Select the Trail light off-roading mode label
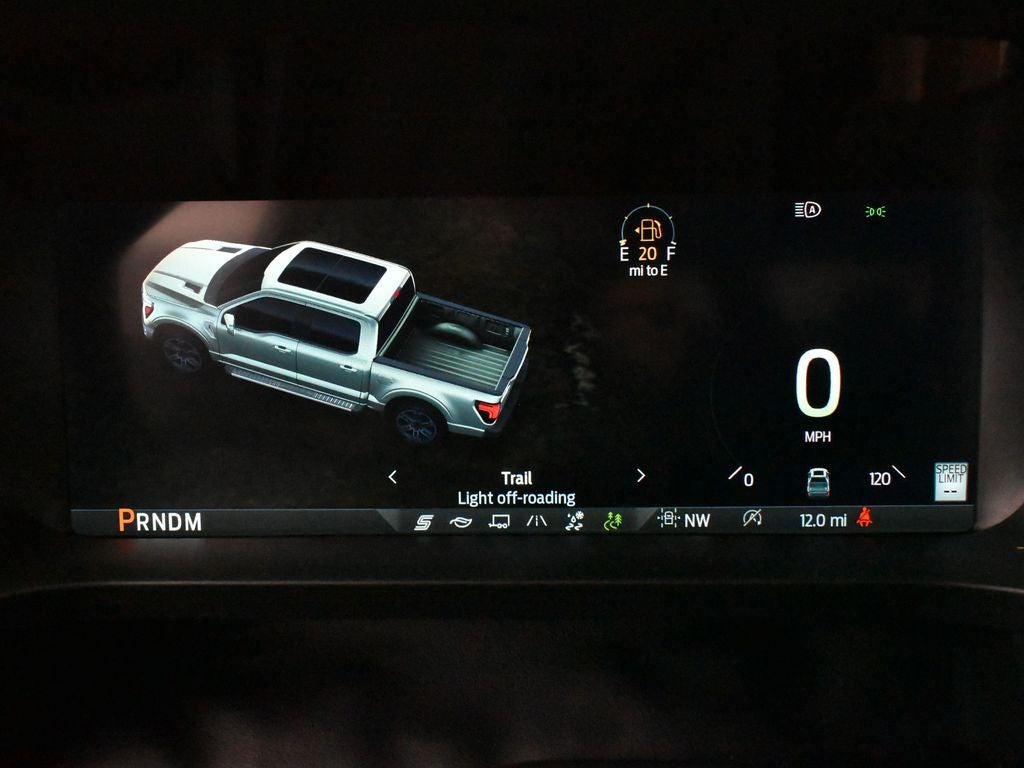Screen dimensions: 1024x768 [516, 488]
